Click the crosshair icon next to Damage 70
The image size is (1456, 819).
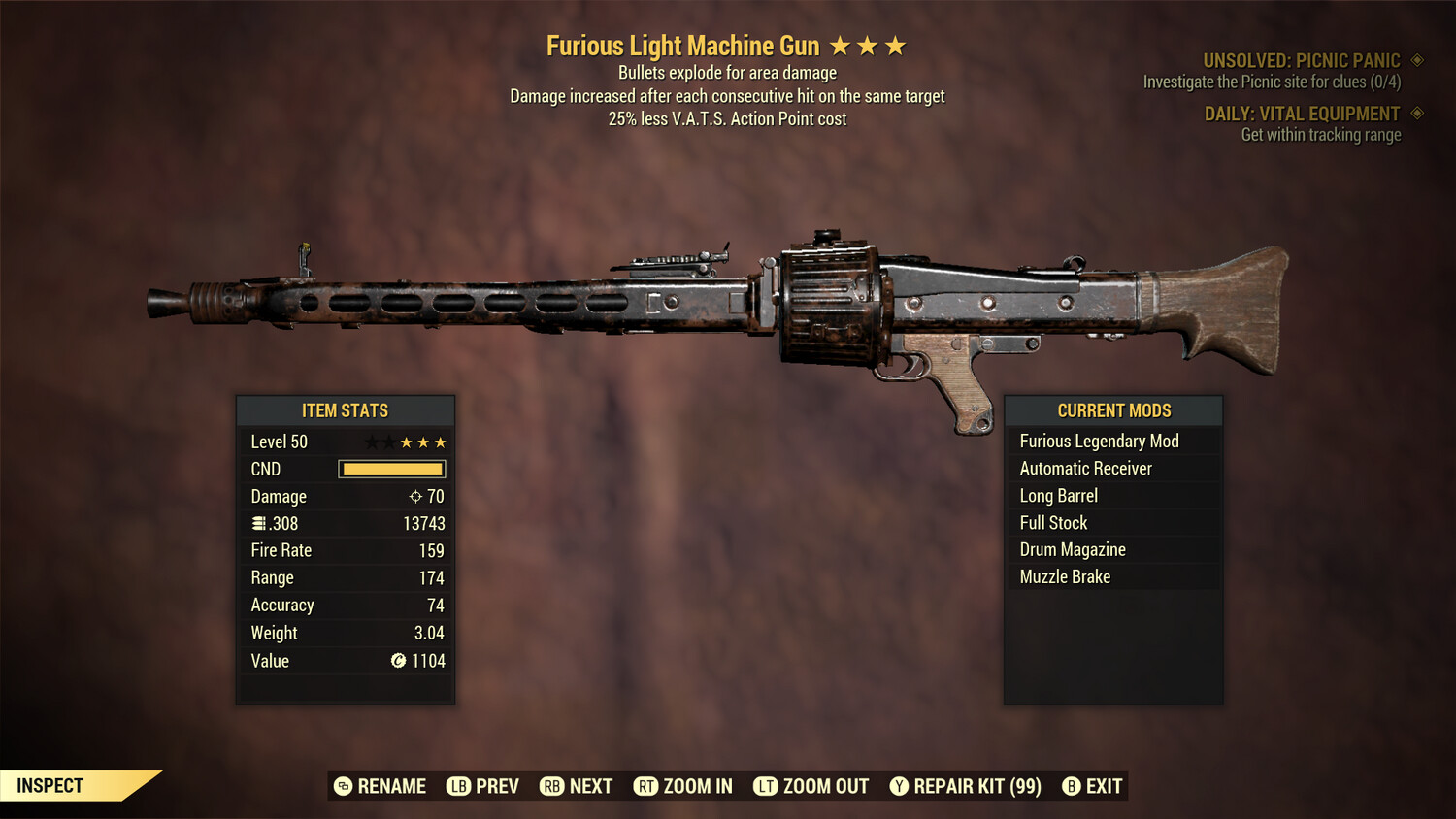(x=414, y=496)
